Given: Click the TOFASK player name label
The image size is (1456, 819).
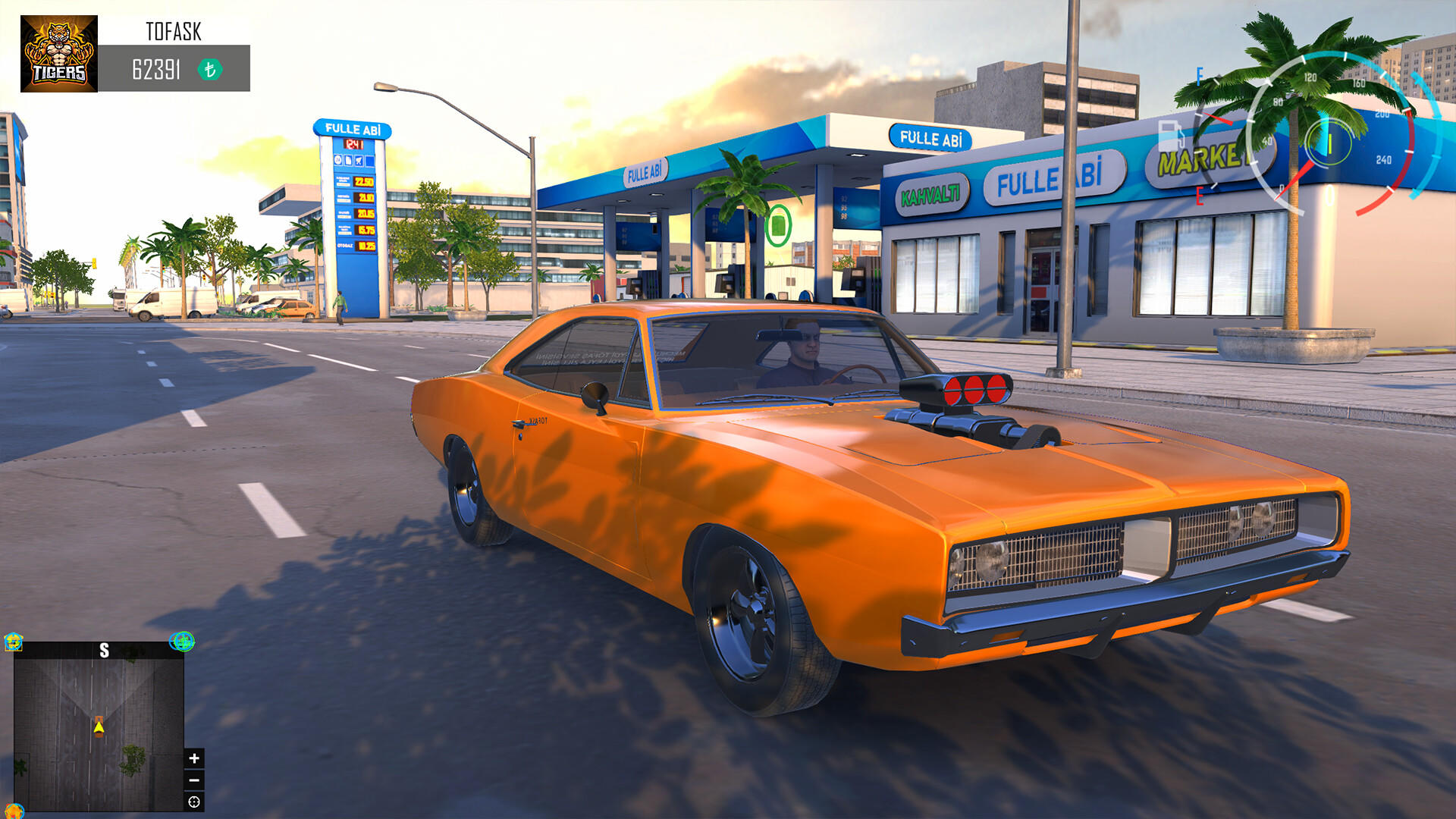Looking at the screenshot, I should (174, 32).
